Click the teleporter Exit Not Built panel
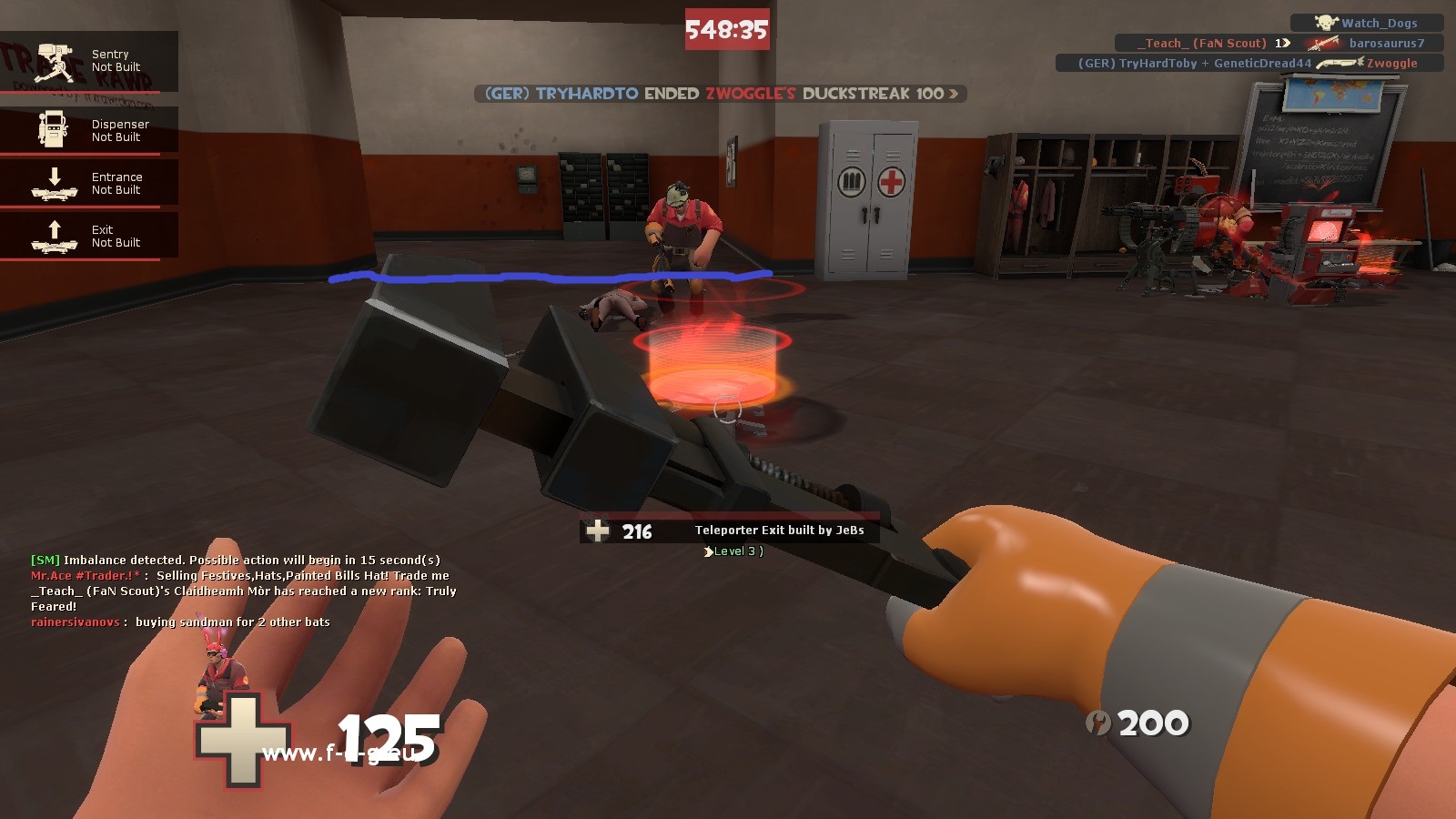Image resolution: width=1456 pixels, height=819 pixels. pyautogui.click(x=88, y=237)
